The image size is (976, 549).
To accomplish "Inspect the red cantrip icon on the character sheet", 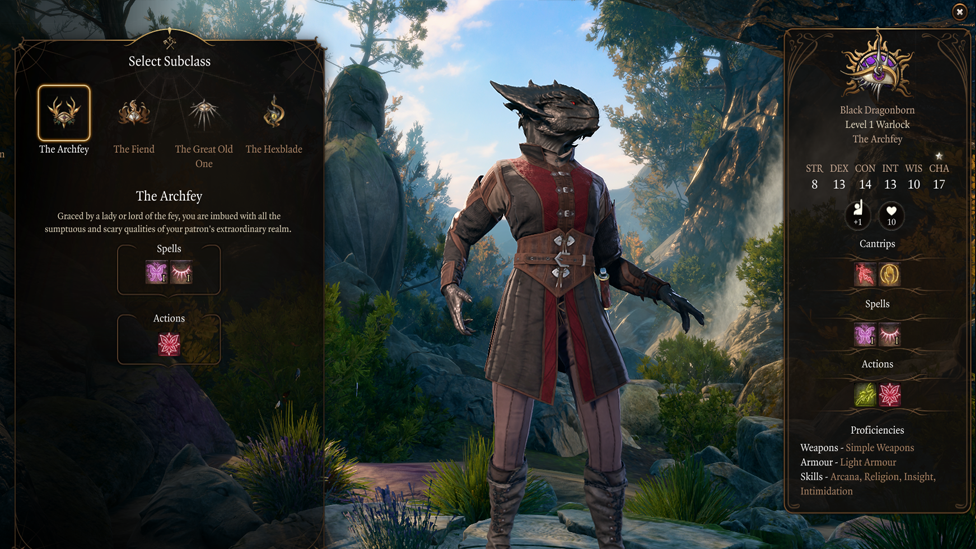I will (x=865, y=274).
